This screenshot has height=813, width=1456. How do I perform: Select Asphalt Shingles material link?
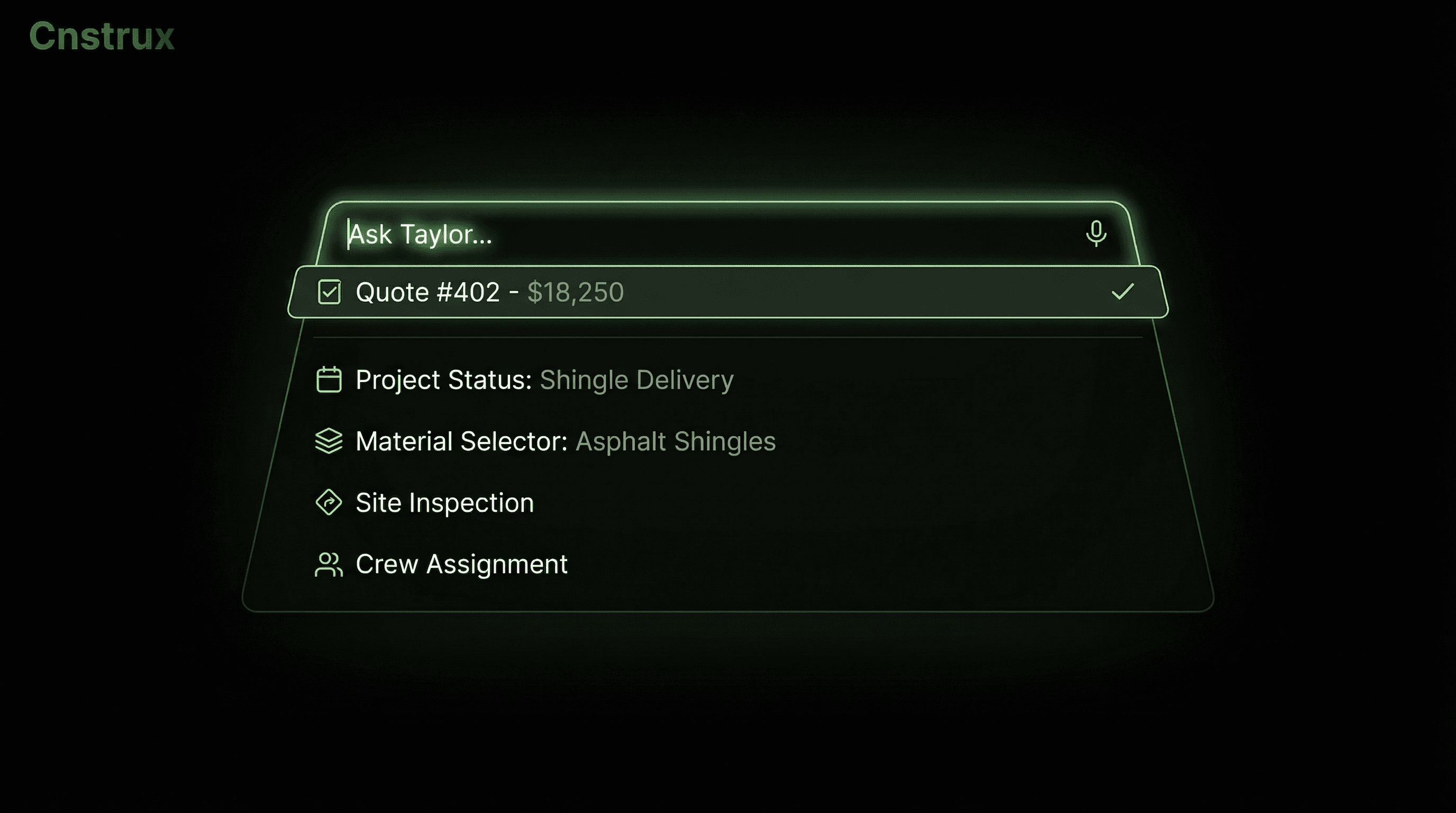[x=675, y=441]
